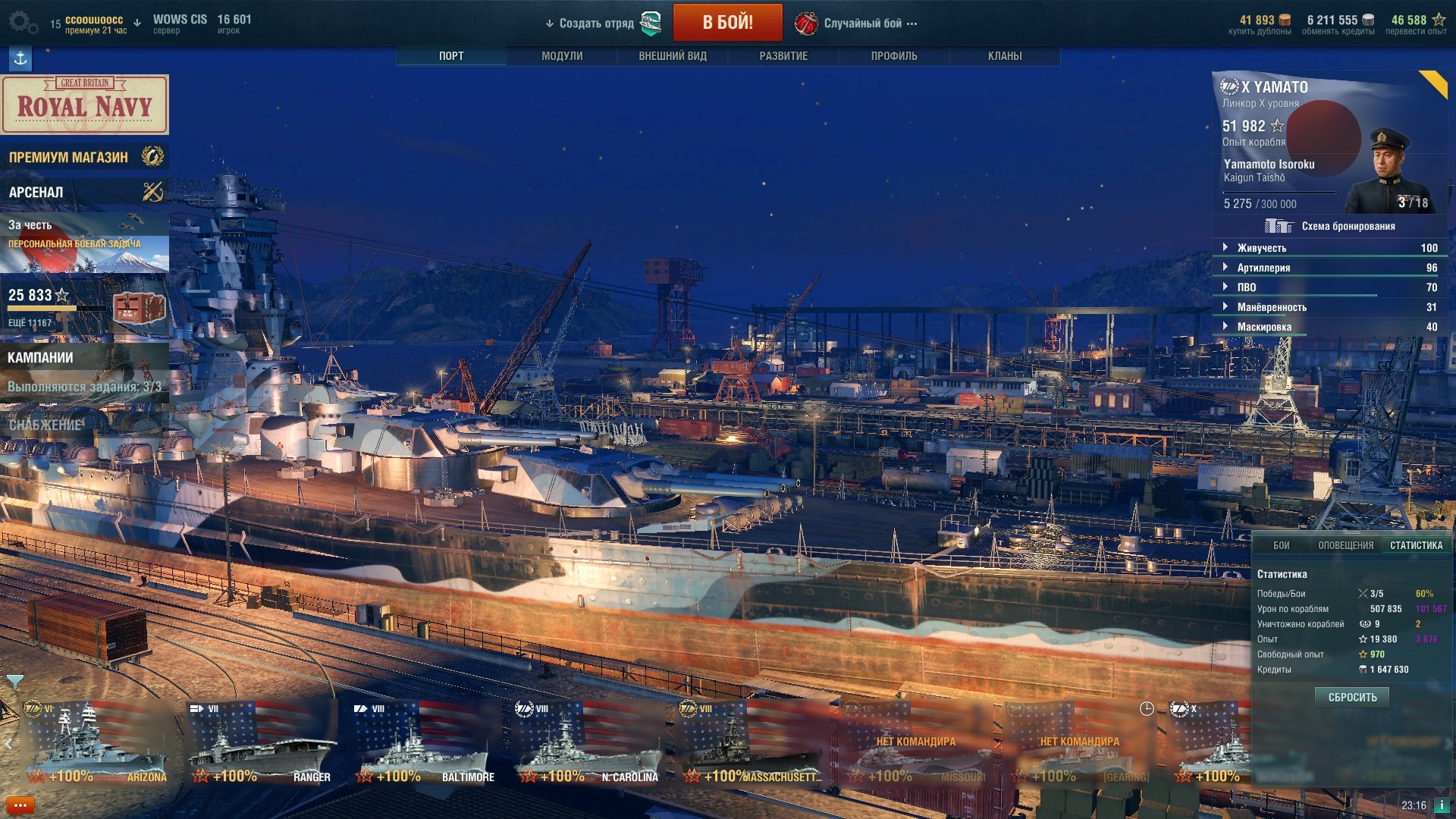
Task: Open the Развитие tech tree tab
Action: 783,56
